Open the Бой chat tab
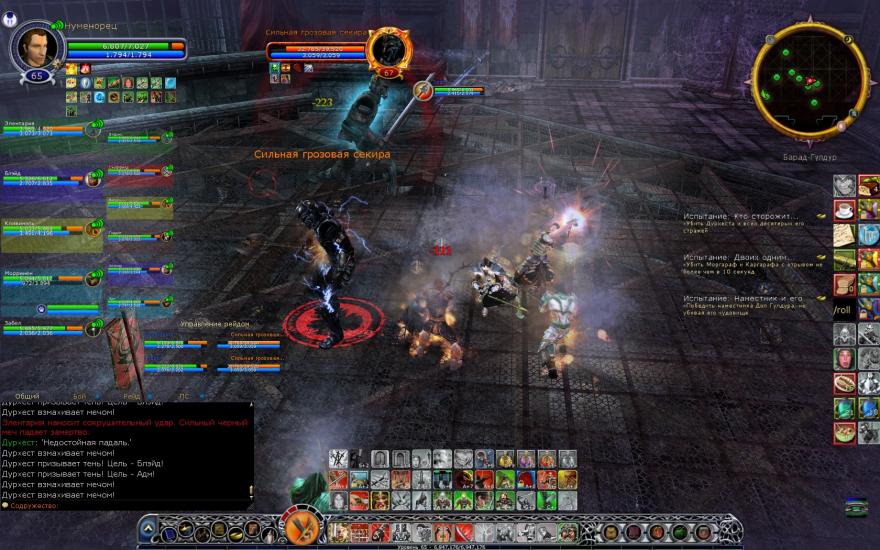 click(80, 397)
